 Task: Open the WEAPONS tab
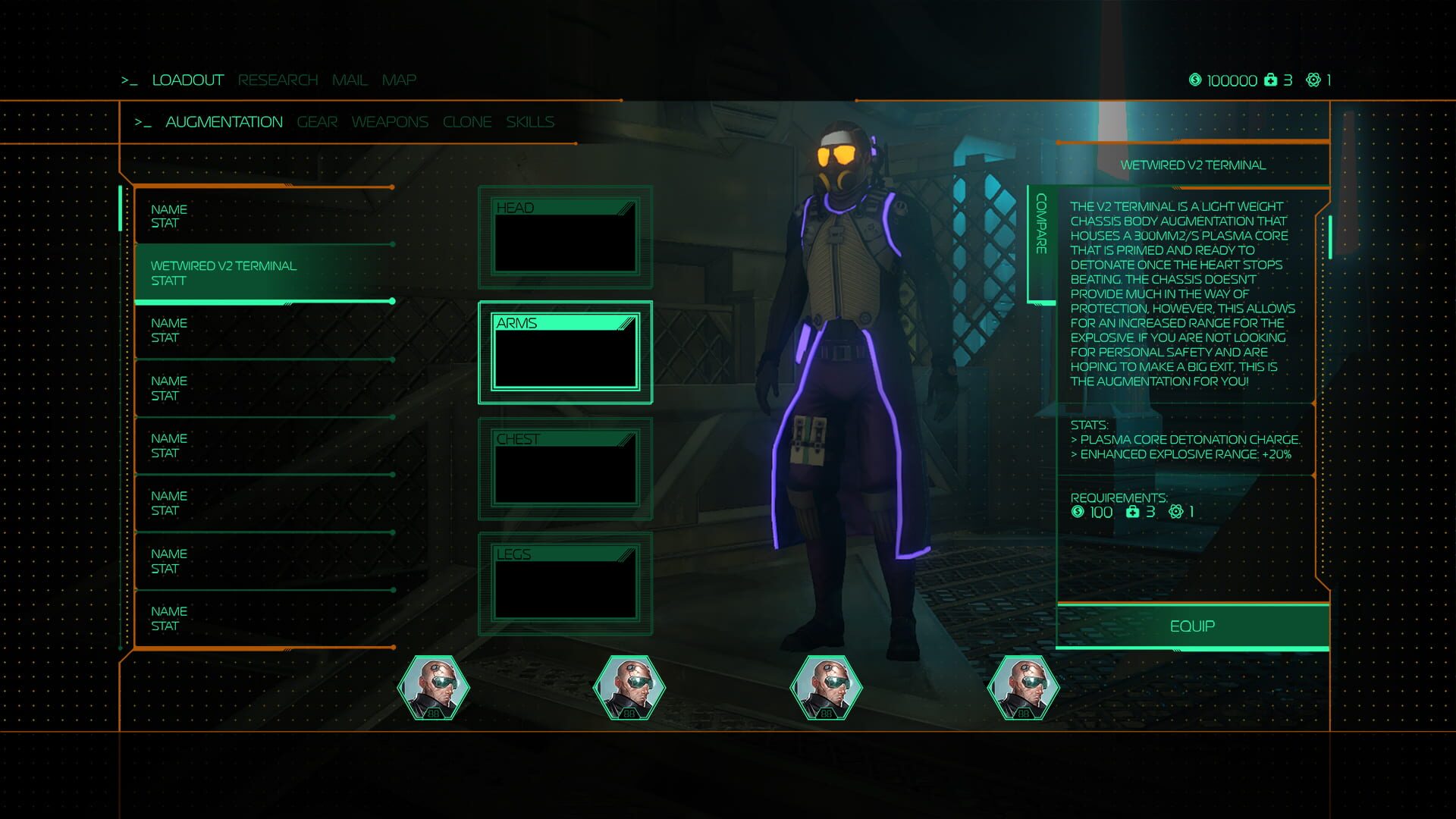(390, 121)
